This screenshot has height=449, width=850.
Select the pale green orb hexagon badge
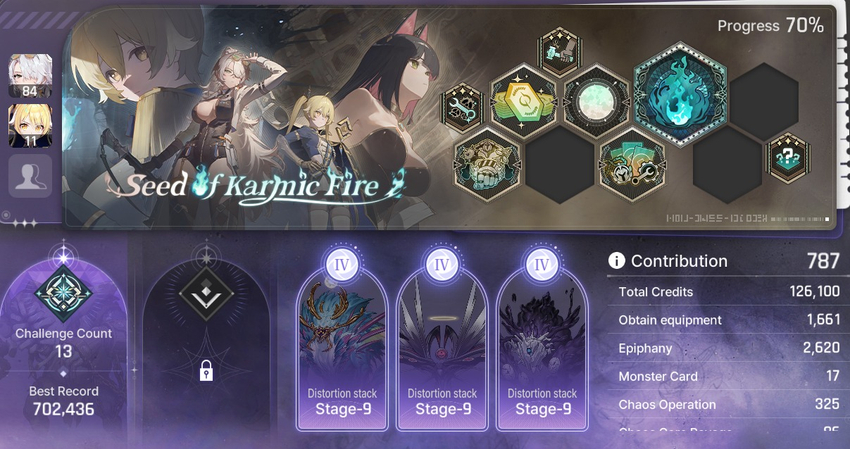click(x=597, y=100)
